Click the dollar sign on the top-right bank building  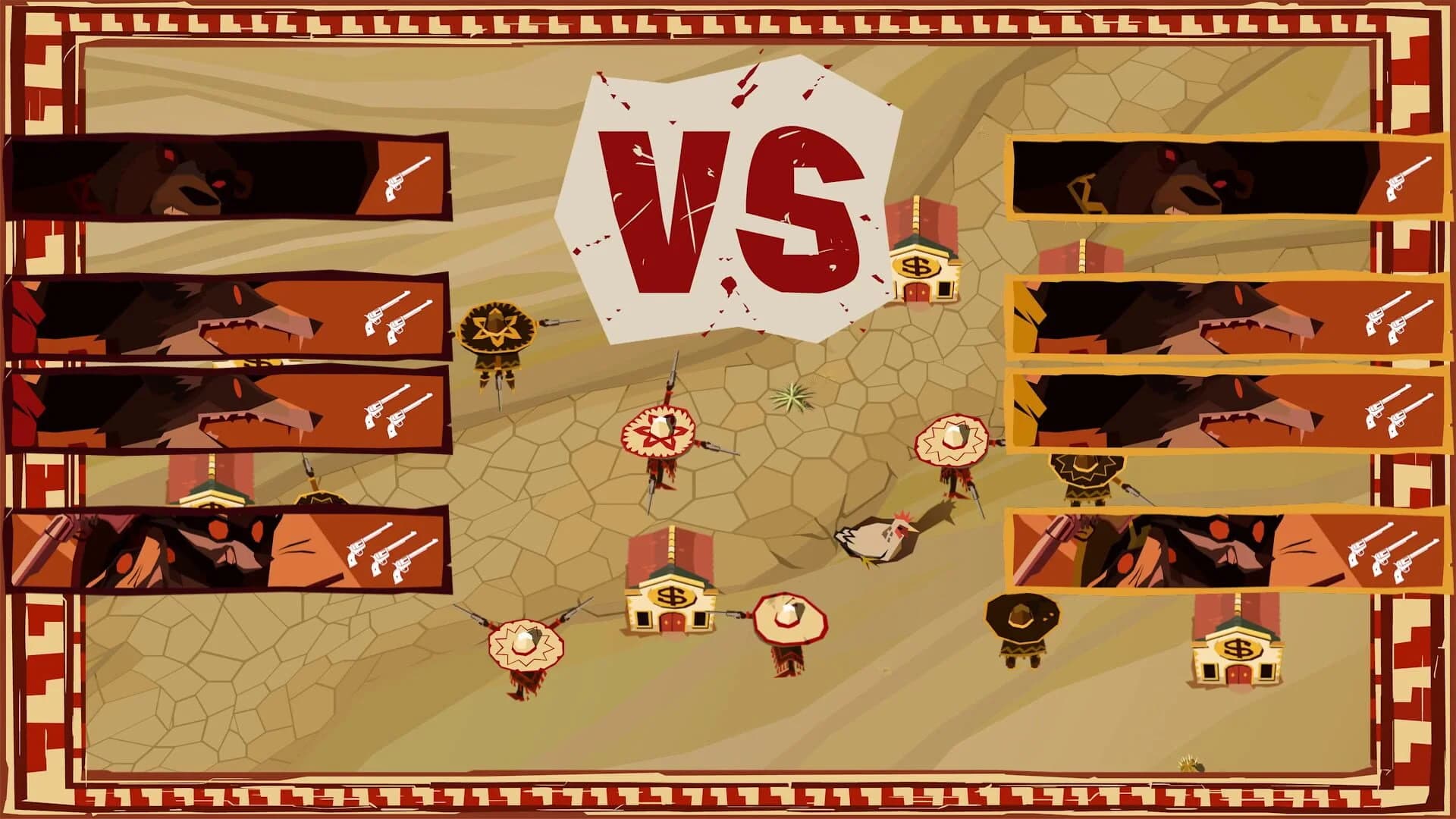point(915,268)
